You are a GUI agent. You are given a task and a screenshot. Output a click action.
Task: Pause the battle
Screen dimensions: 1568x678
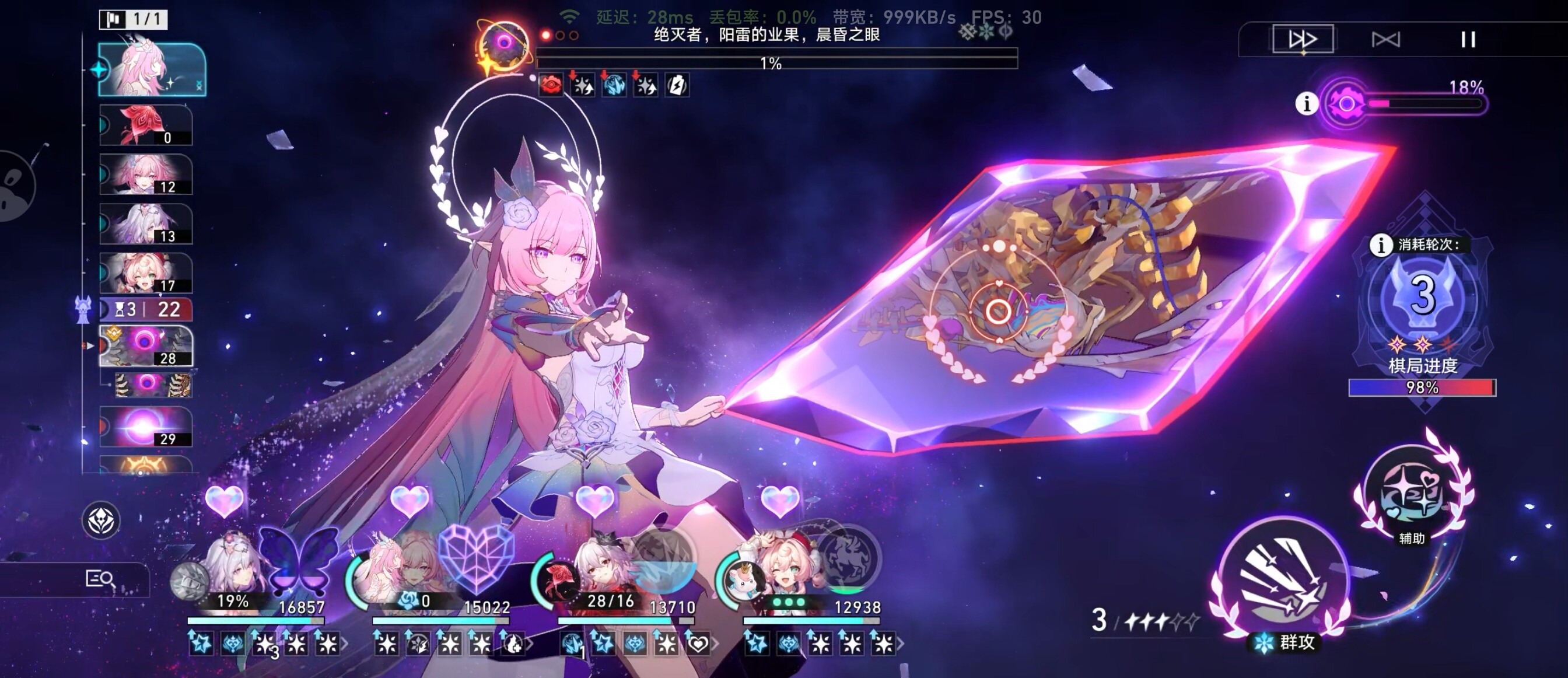(1468, 40)
